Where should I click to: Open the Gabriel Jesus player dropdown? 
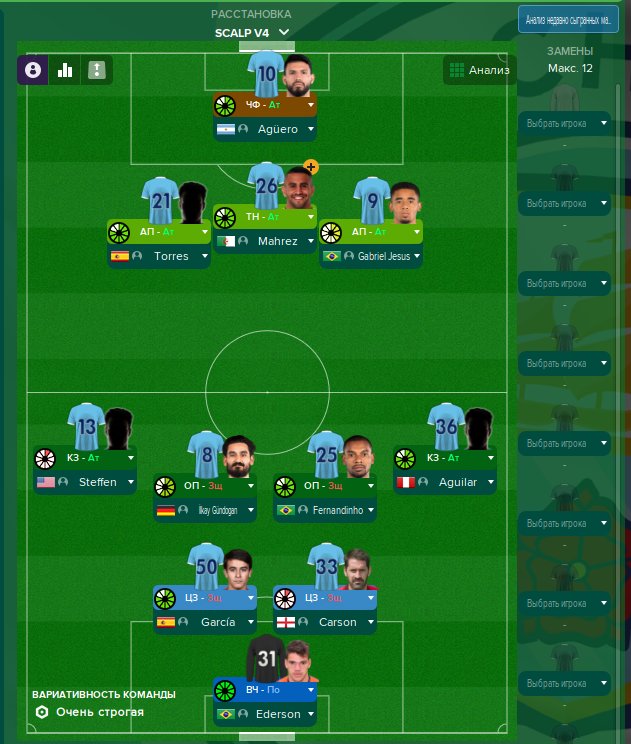pos(371,256)
